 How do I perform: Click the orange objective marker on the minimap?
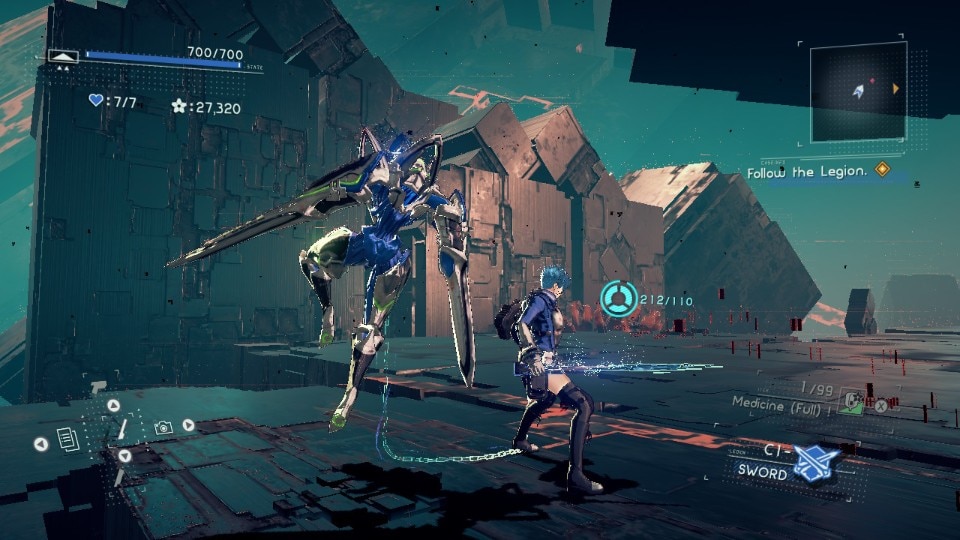point(895,89)
